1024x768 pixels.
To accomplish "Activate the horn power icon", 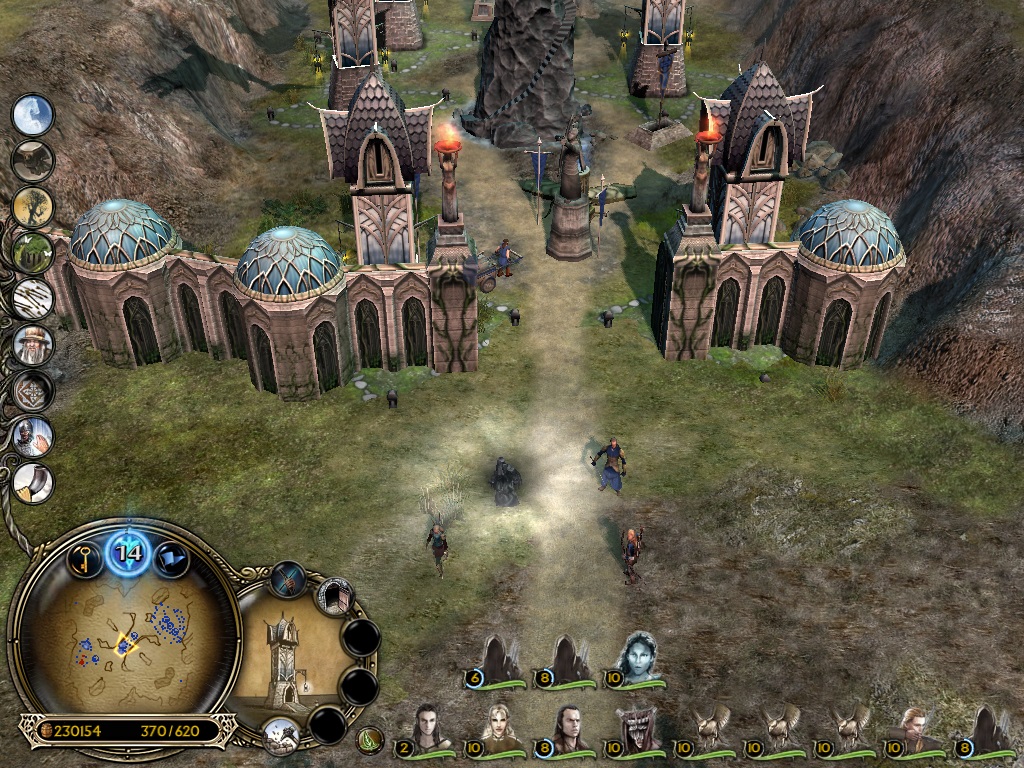I will pyautogui.click(x=32, y=483).
